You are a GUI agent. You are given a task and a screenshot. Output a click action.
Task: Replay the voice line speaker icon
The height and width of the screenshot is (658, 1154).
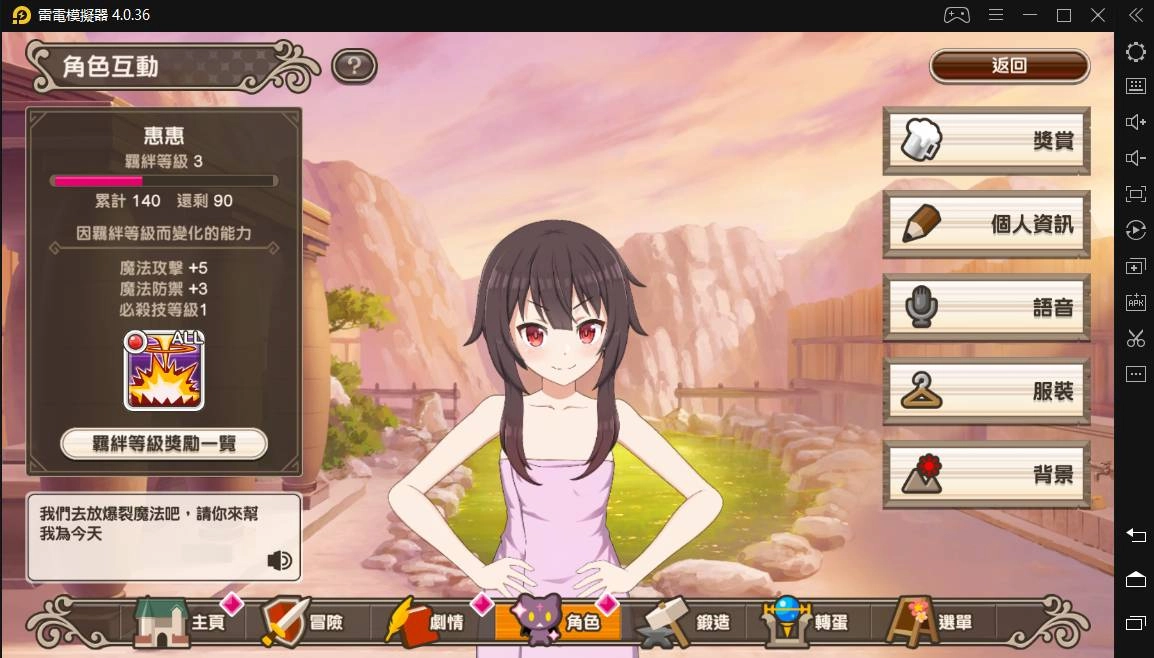[280, 560]
